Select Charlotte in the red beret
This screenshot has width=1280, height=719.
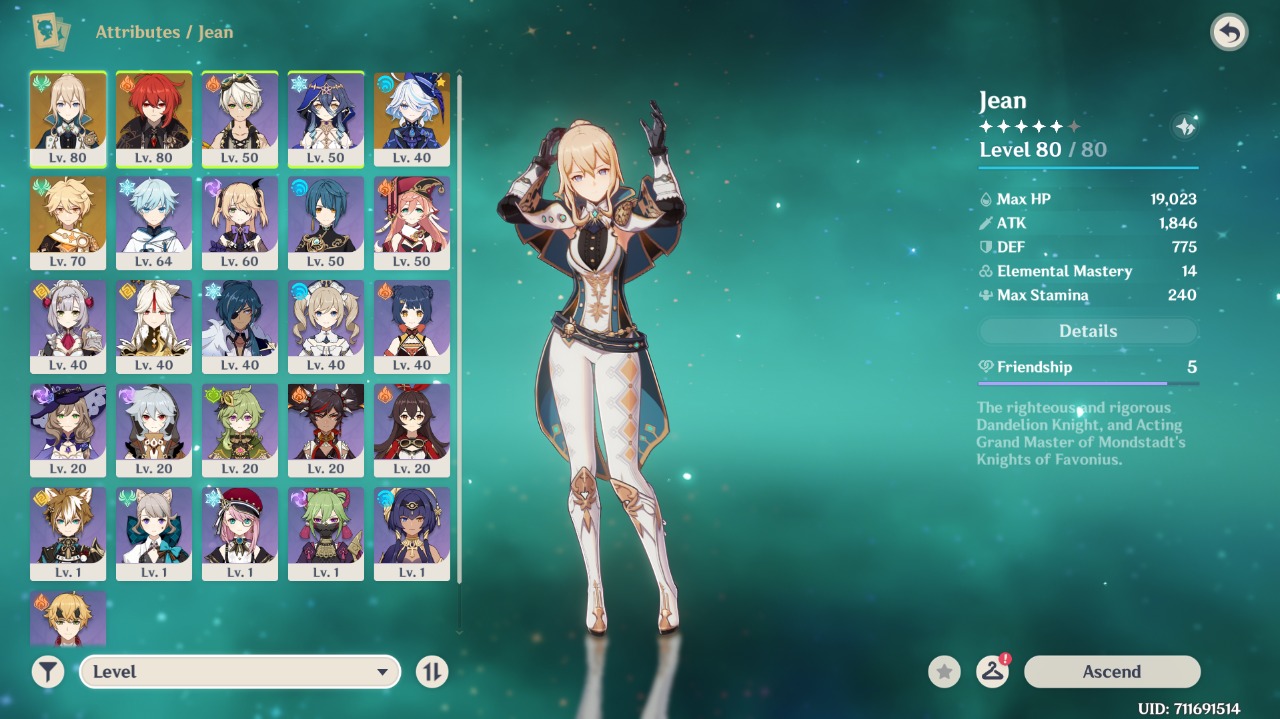point(240,533)
